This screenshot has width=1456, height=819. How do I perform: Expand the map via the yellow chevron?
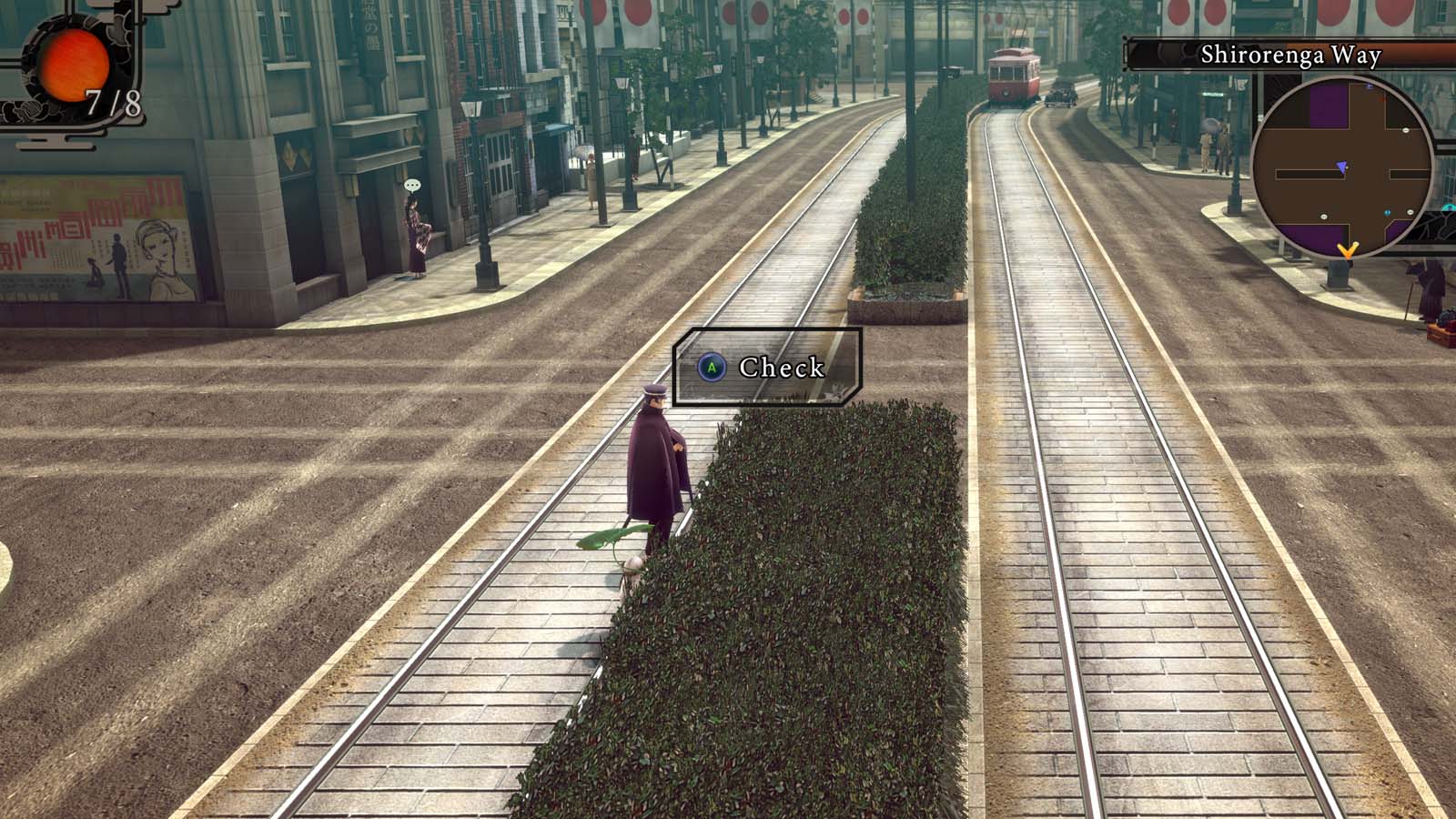(x=1349, y=250)
